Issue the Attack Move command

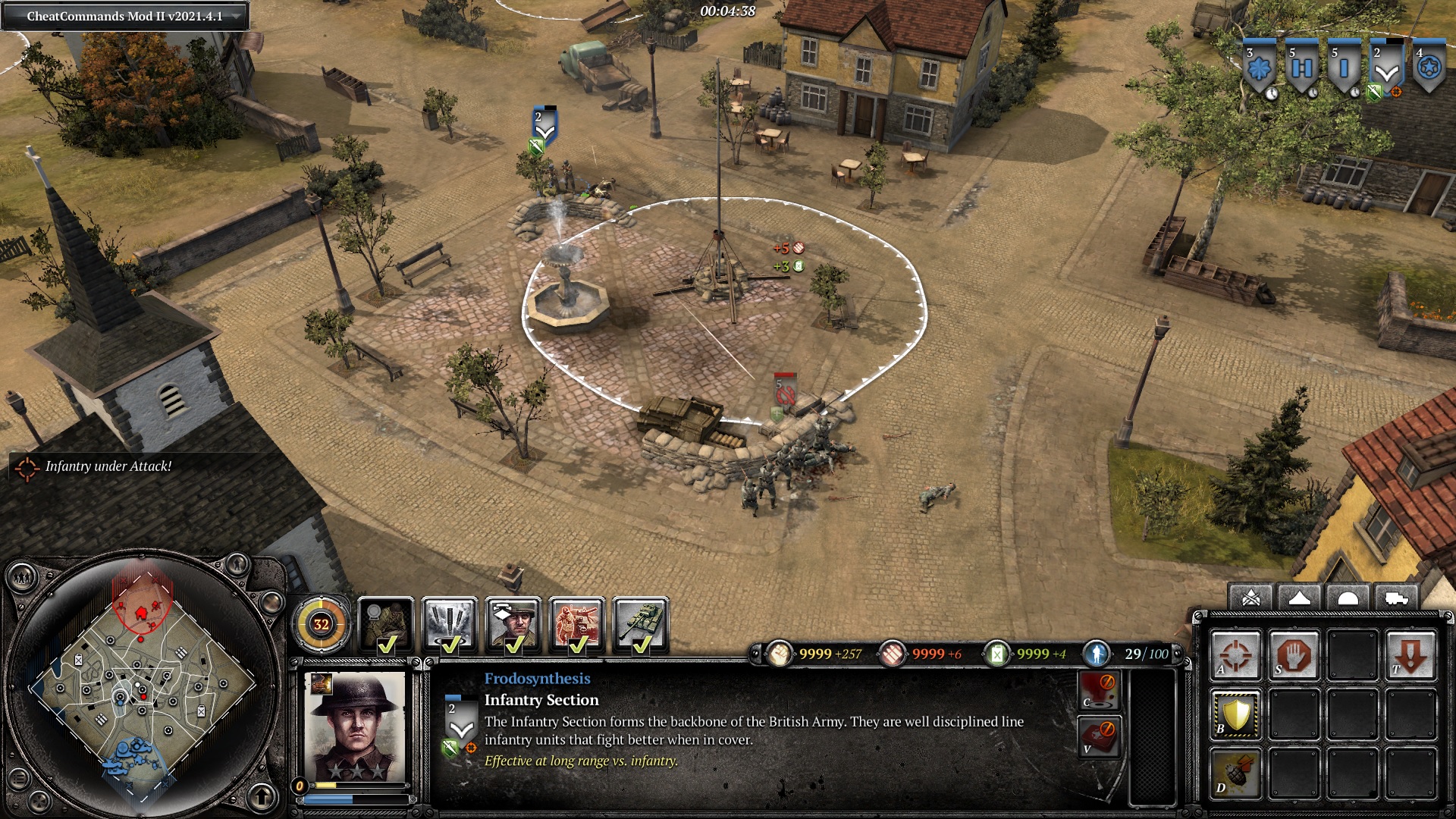click(1235, 654)
